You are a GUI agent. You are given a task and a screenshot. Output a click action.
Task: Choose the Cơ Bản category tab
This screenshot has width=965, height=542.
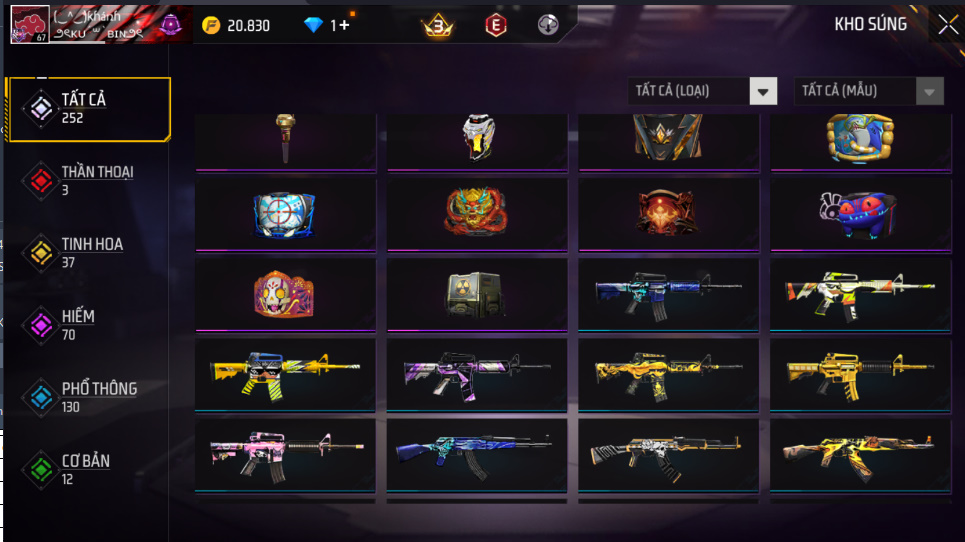point(87,469)
